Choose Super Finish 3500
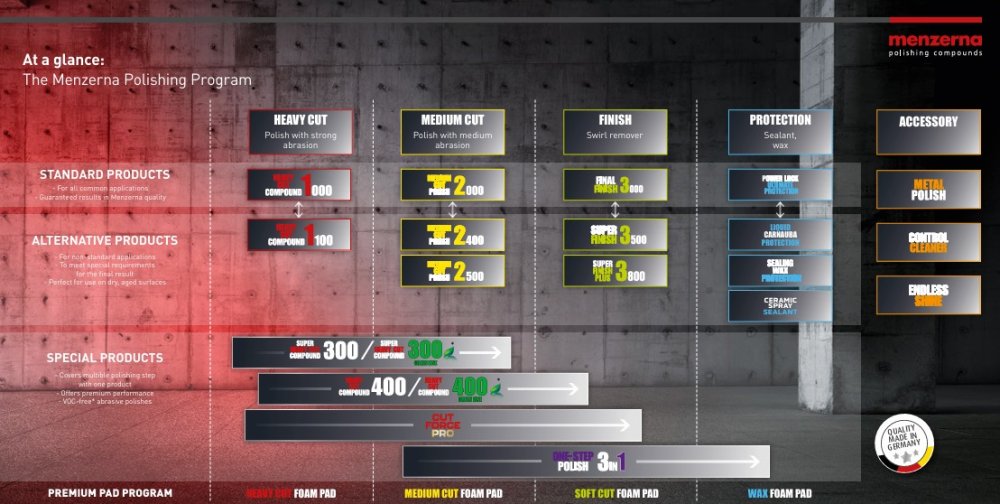 614,235
